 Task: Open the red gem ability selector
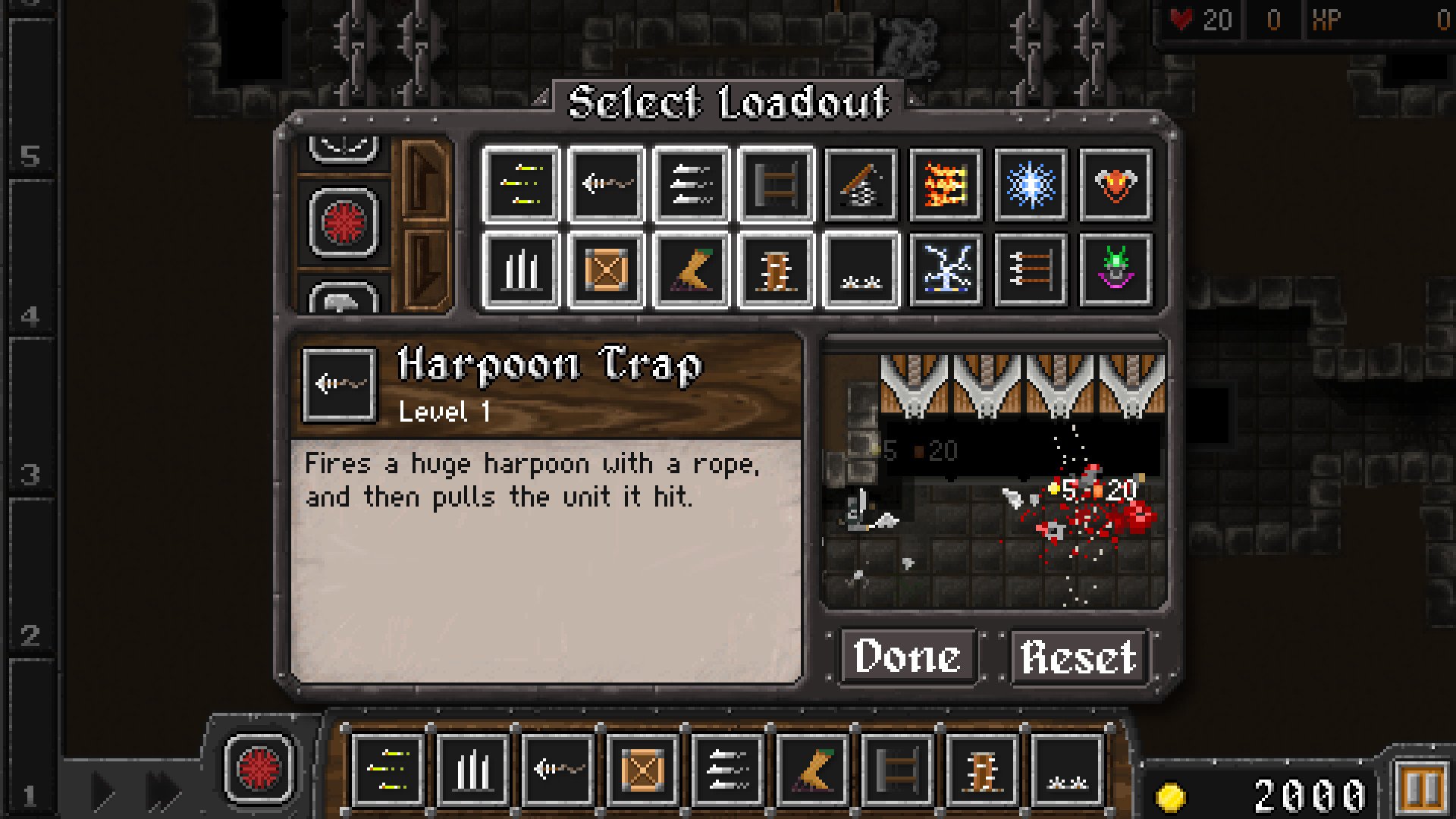(x=344, y=223)
